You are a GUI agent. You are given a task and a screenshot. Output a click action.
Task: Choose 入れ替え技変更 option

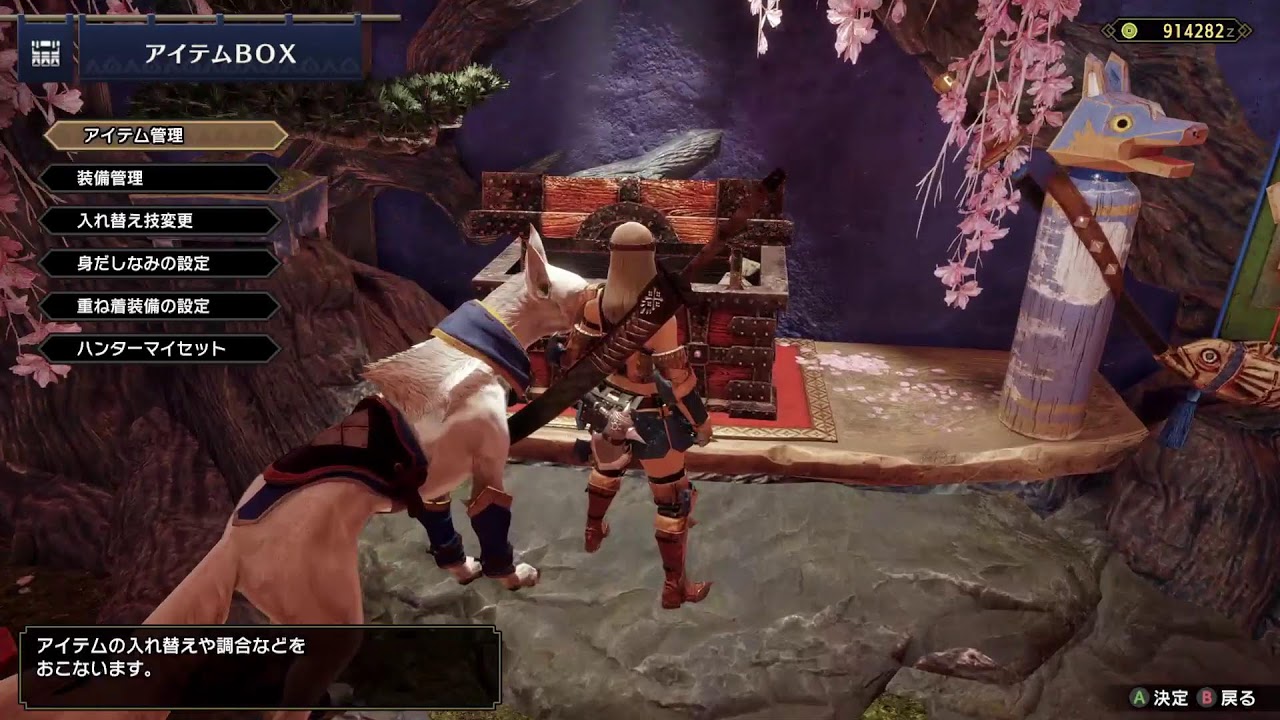[x=160, y=221]
